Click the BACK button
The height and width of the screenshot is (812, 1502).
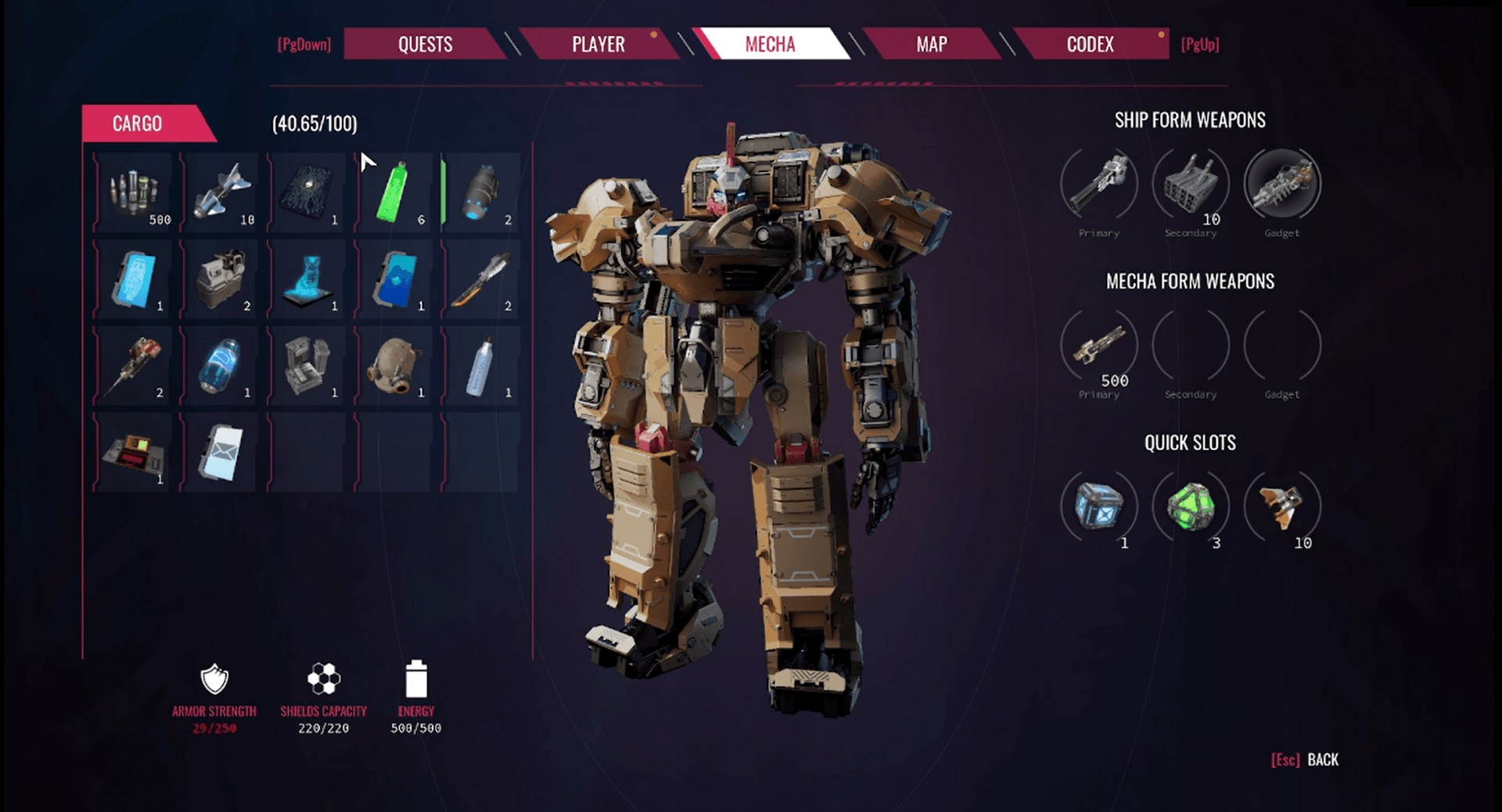point(1321,760)
